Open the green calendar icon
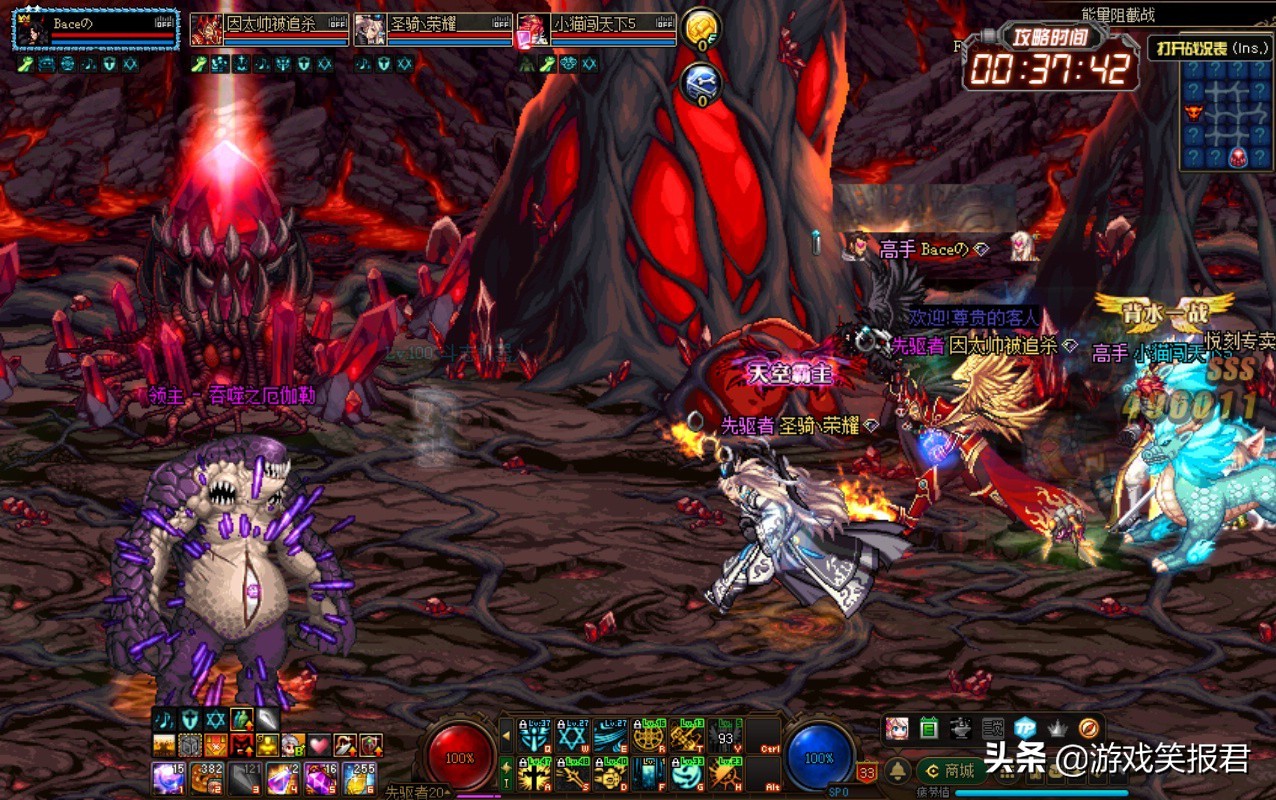 click(x=928, y=728)
